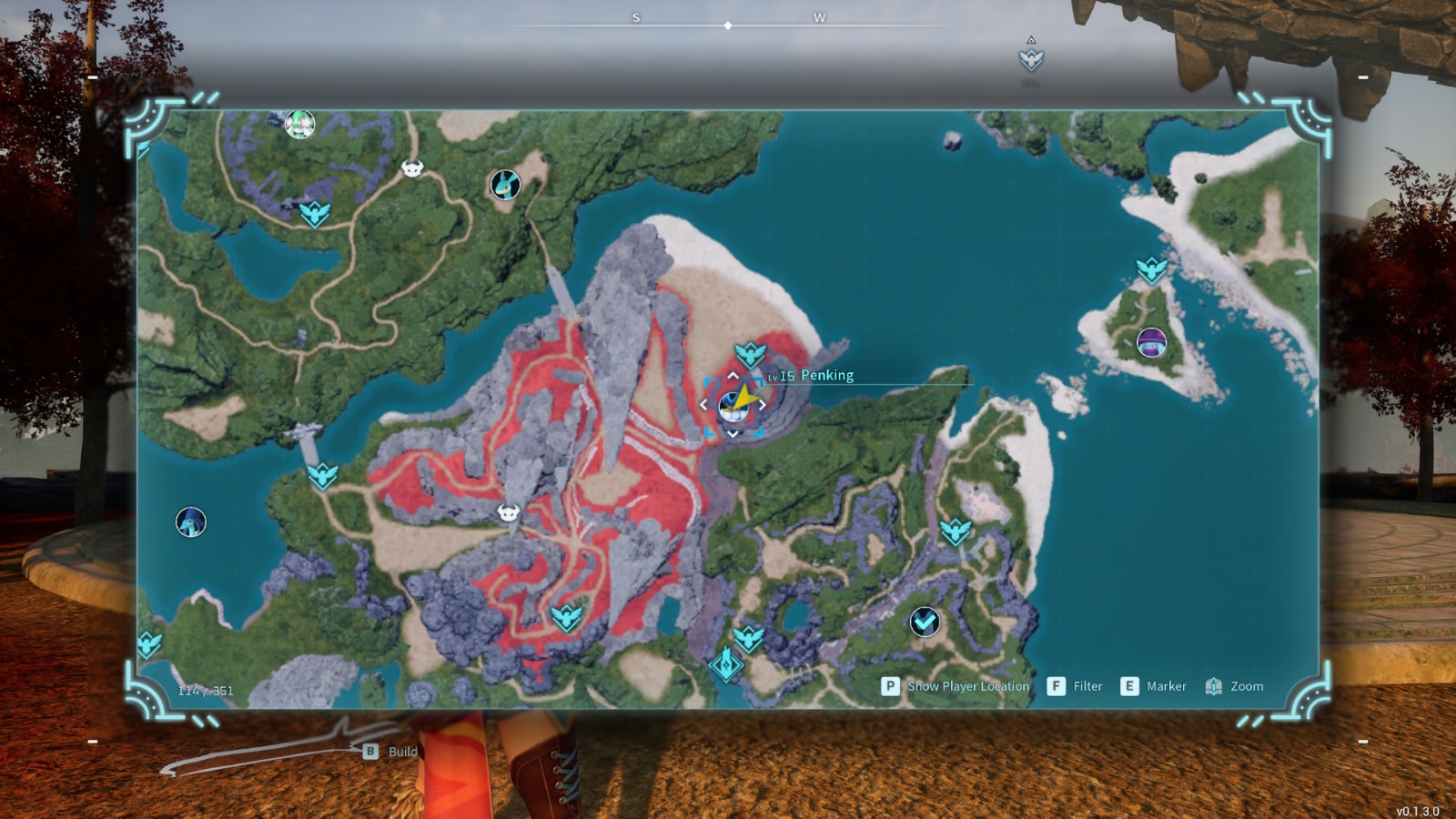The height and width of the screenshot is (819, 1456).
Task: Click the fast travel statue in the southern volcano area
Action: click(566, 617)
